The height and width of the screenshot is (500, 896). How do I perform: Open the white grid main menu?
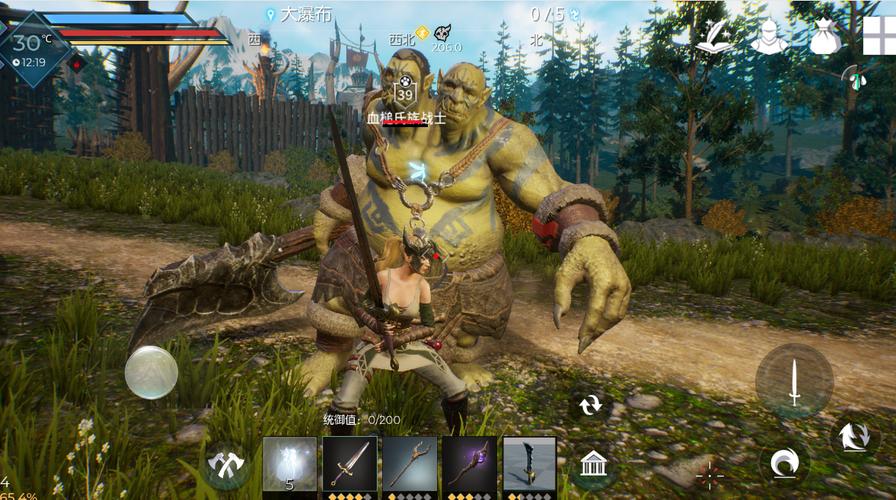coord(880,35)
